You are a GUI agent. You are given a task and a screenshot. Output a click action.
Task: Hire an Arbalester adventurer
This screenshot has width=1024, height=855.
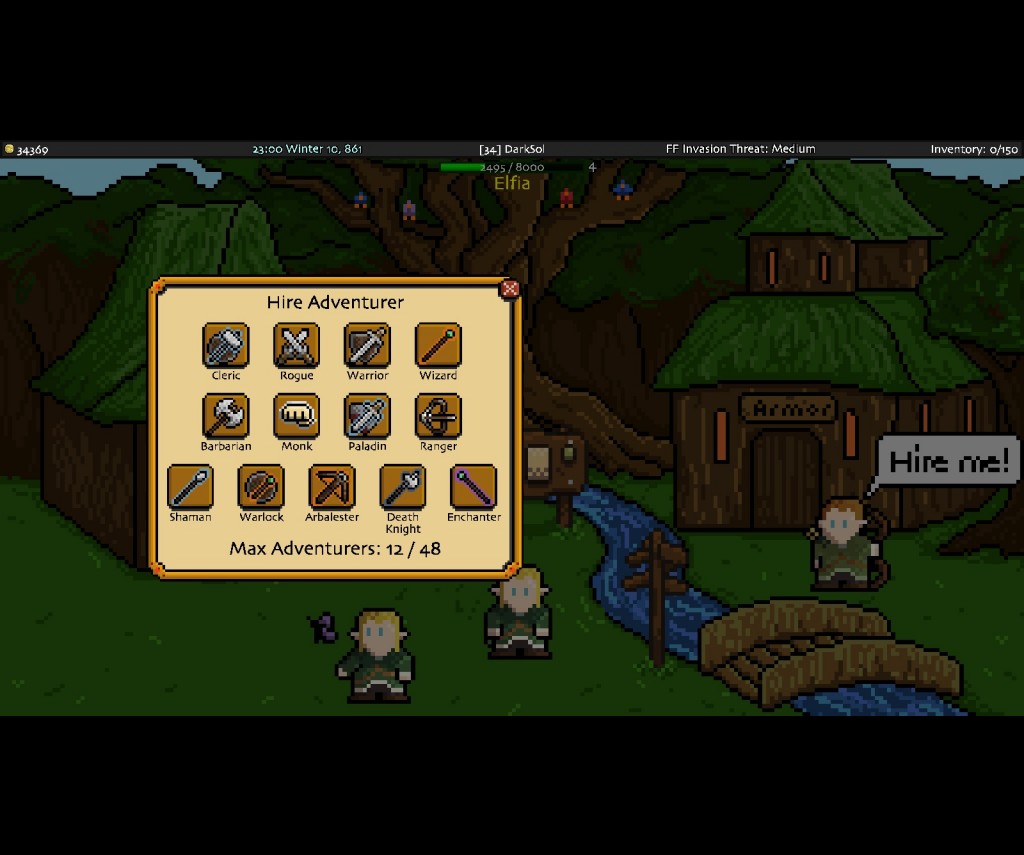coord(332,487)
